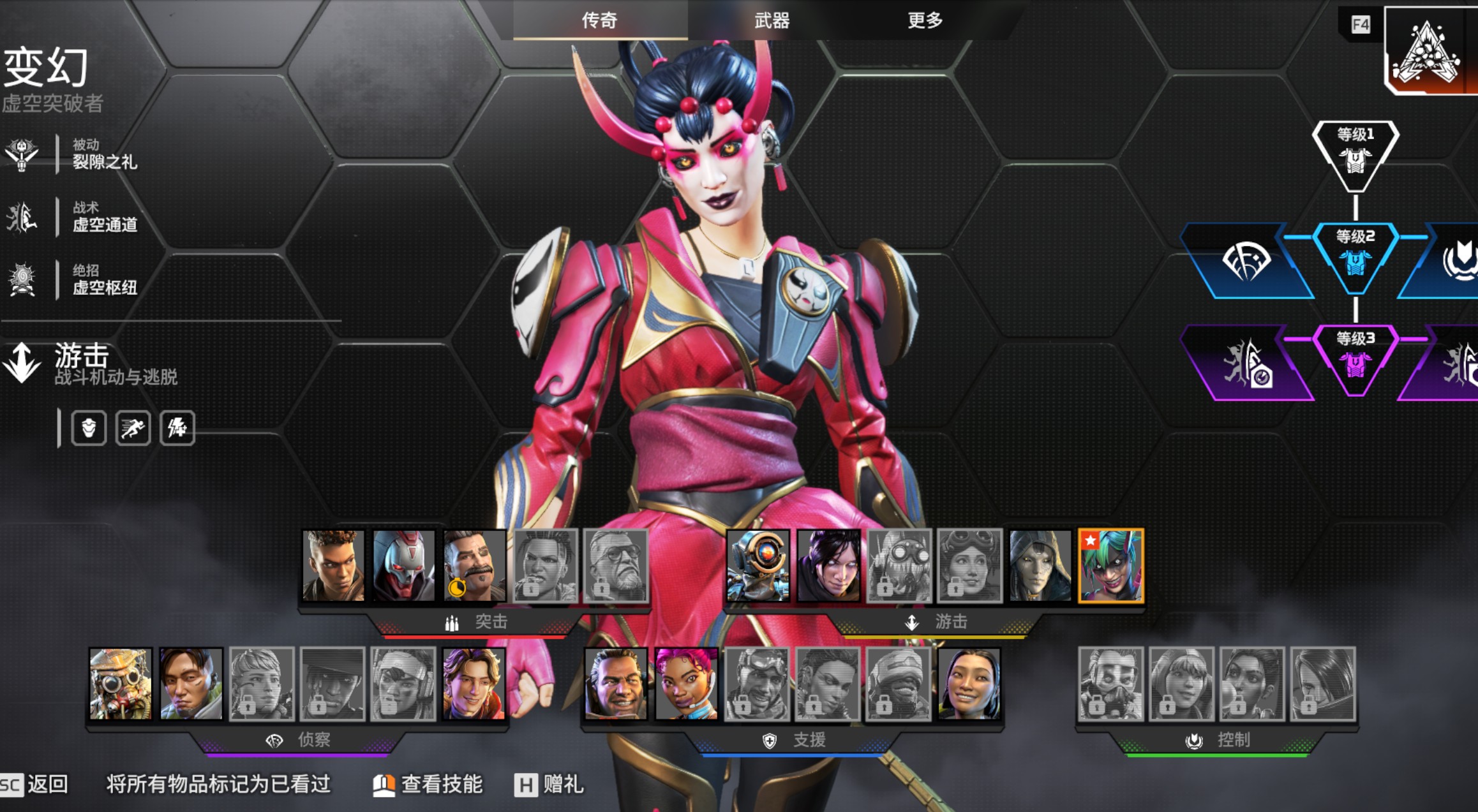Open the 赠礼 gift option
Image resolution: width=1478 pixels, height=812 pixels.
(x=549, y=784)
